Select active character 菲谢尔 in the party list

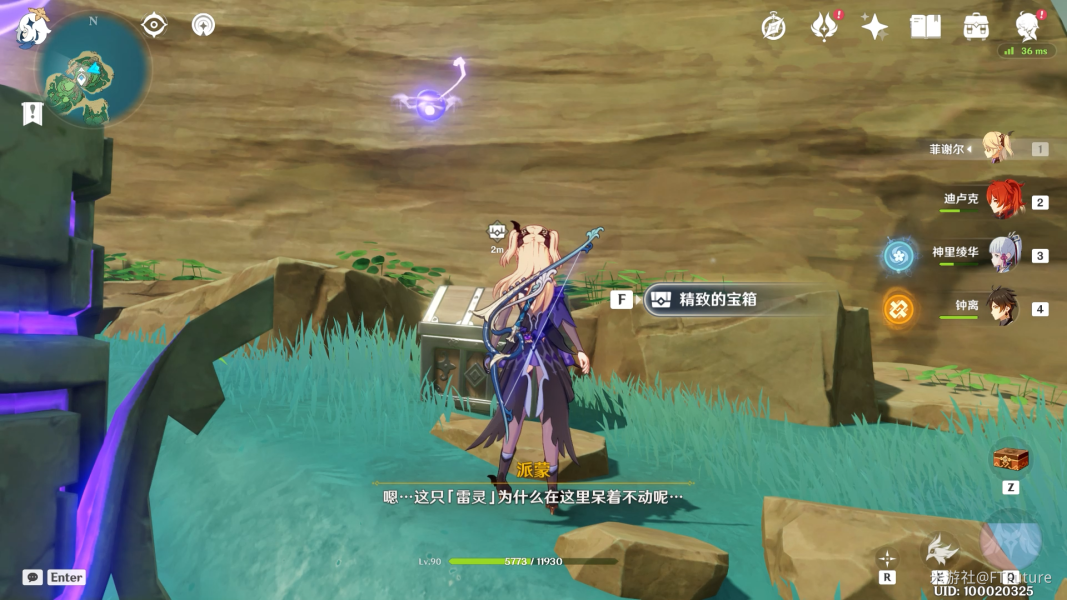pos(996,148)
